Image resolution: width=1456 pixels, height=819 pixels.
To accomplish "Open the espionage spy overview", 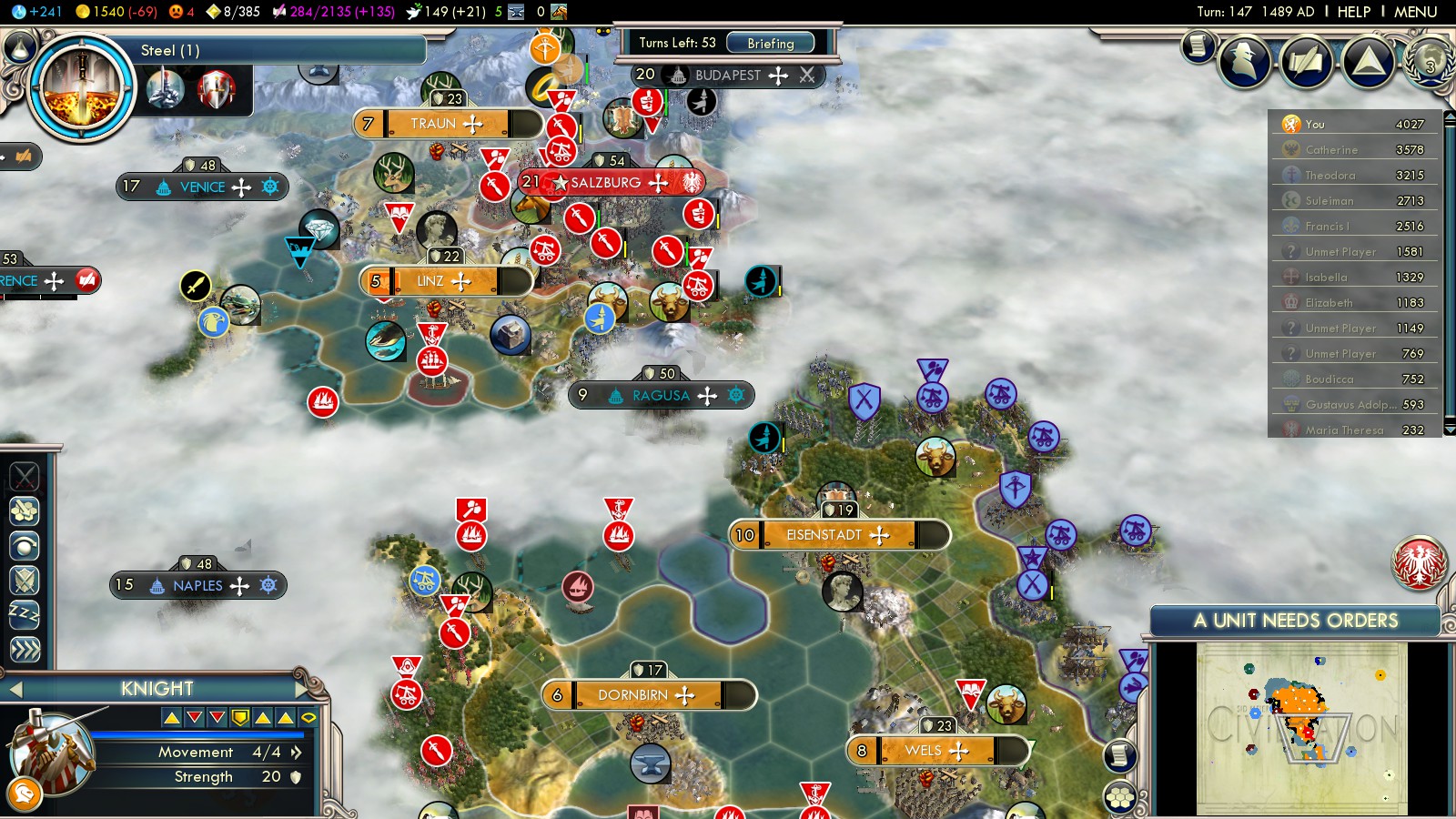I will pos(1244,61).
